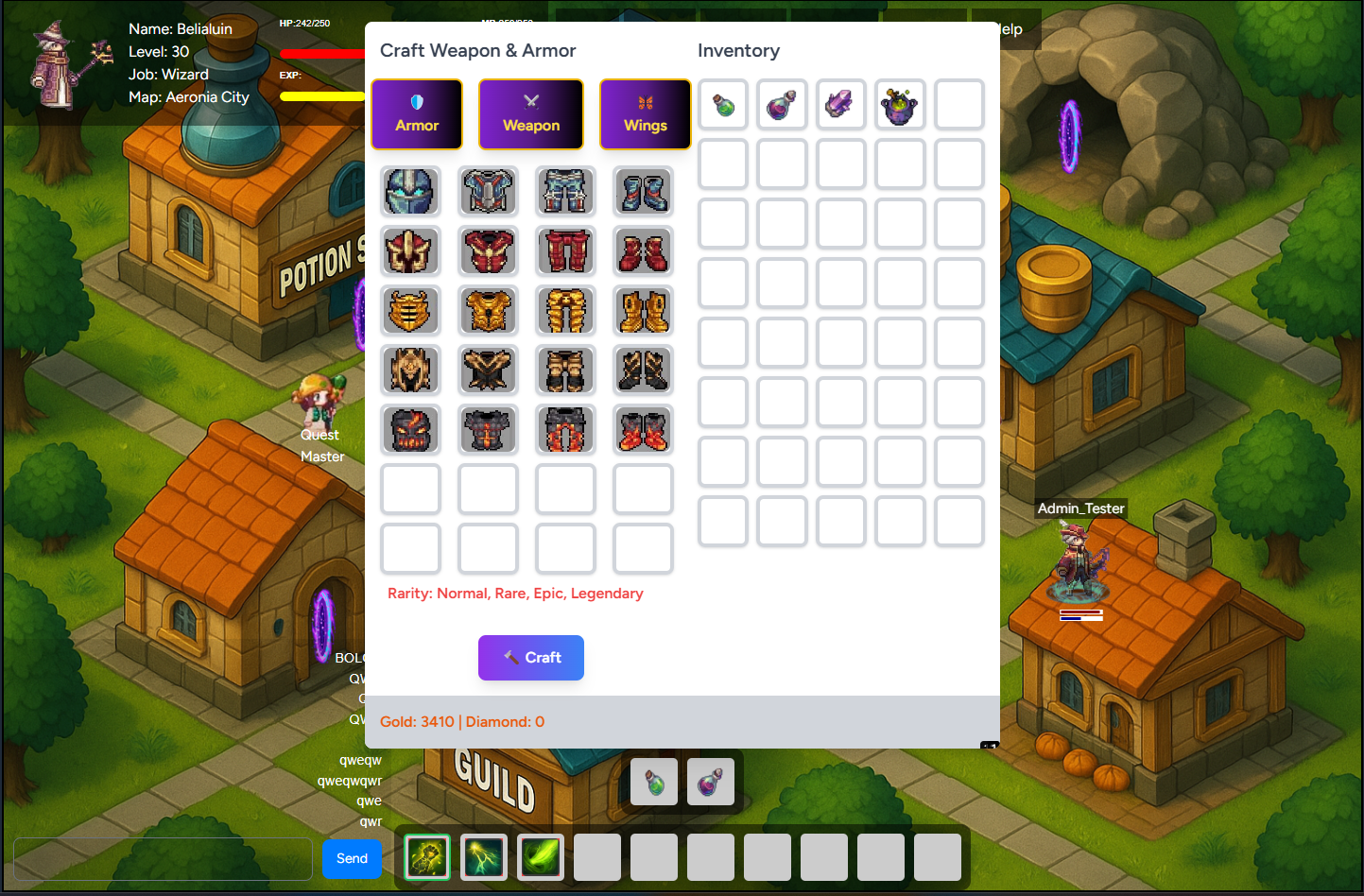
Task: Click the red HP bar
Action: pos(321,52)
